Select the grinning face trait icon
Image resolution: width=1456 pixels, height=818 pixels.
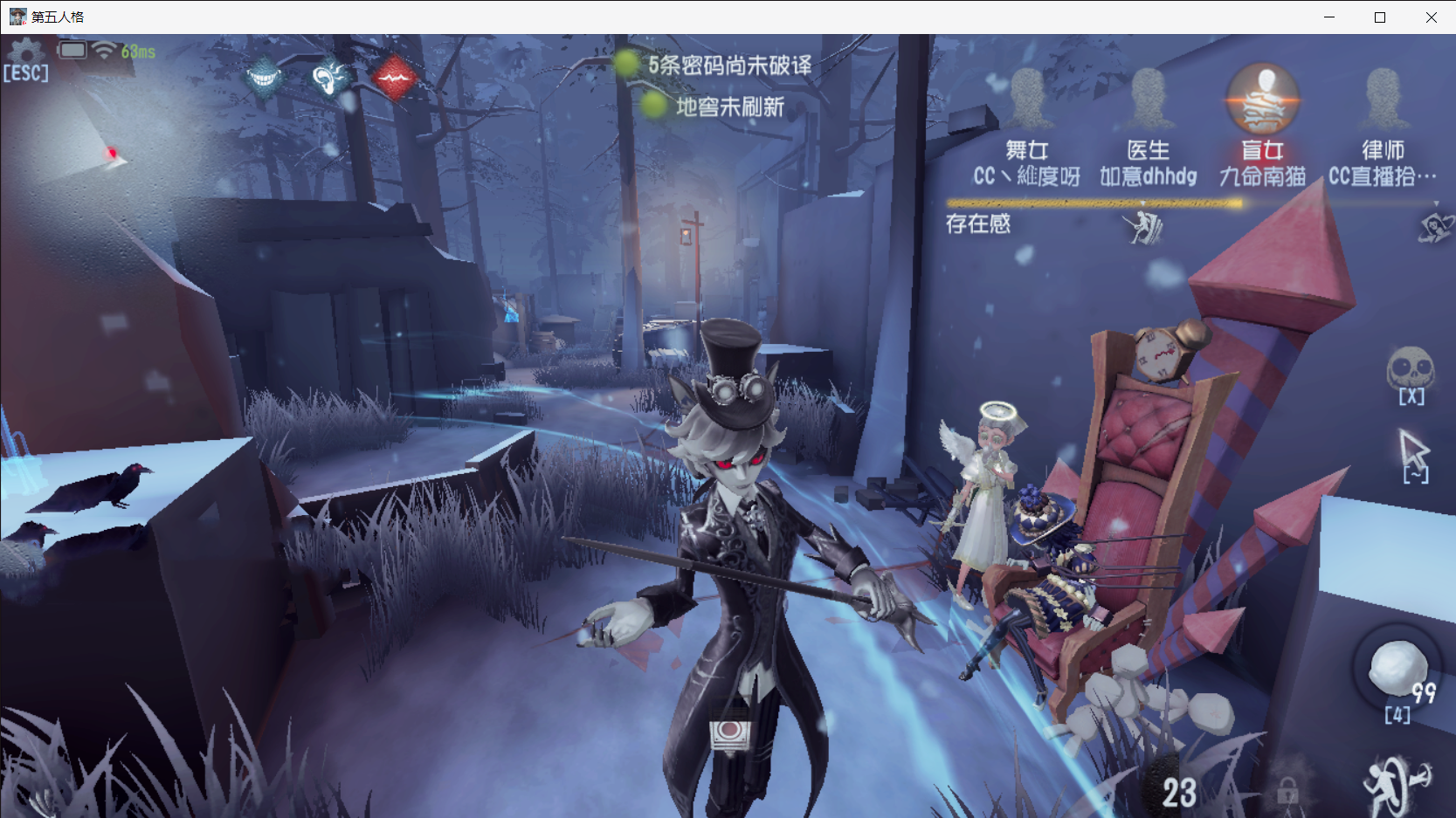coord(263,77)
